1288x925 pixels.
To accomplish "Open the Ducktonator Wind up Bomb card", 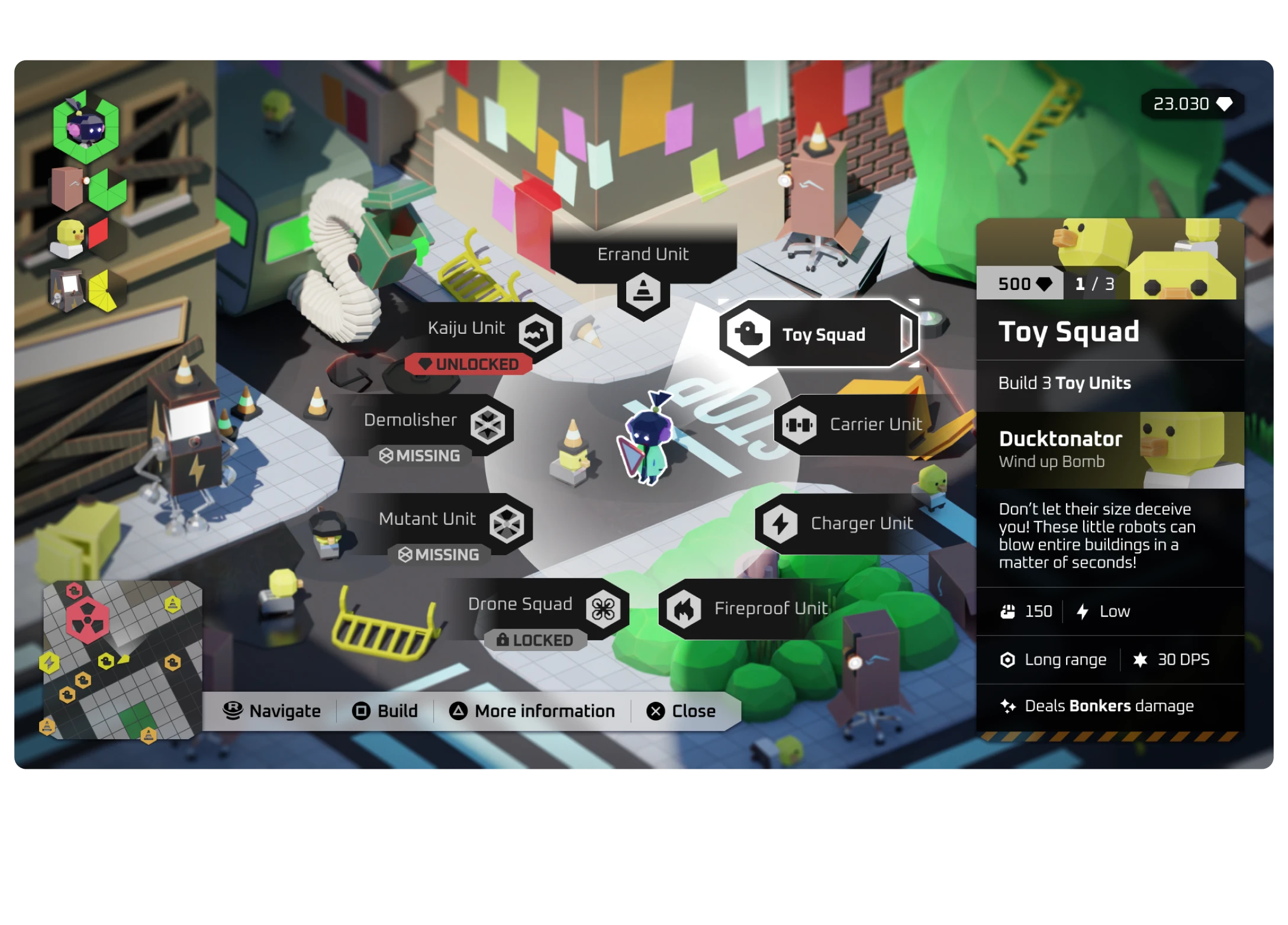I will coord(1110,450).
